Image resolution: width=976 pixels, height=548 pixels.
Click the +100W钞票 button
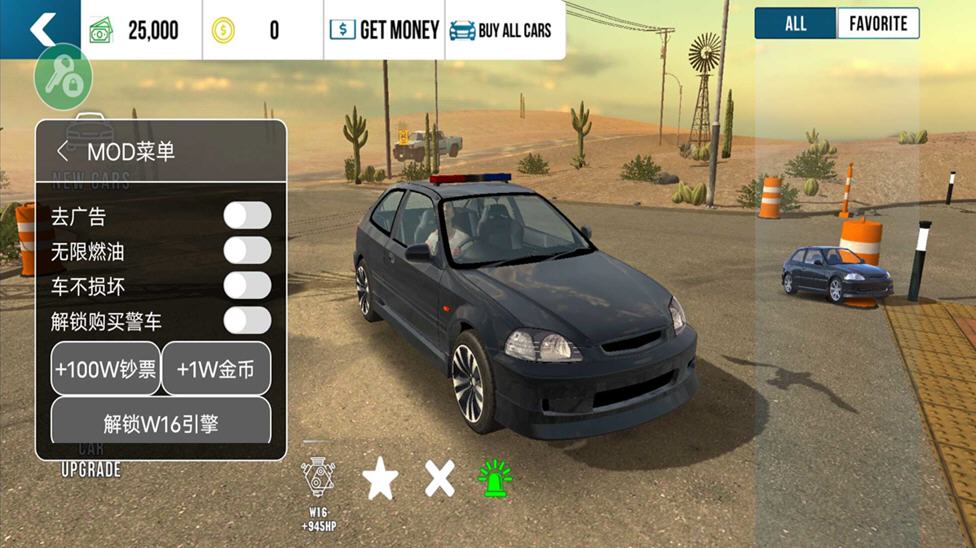106,369
